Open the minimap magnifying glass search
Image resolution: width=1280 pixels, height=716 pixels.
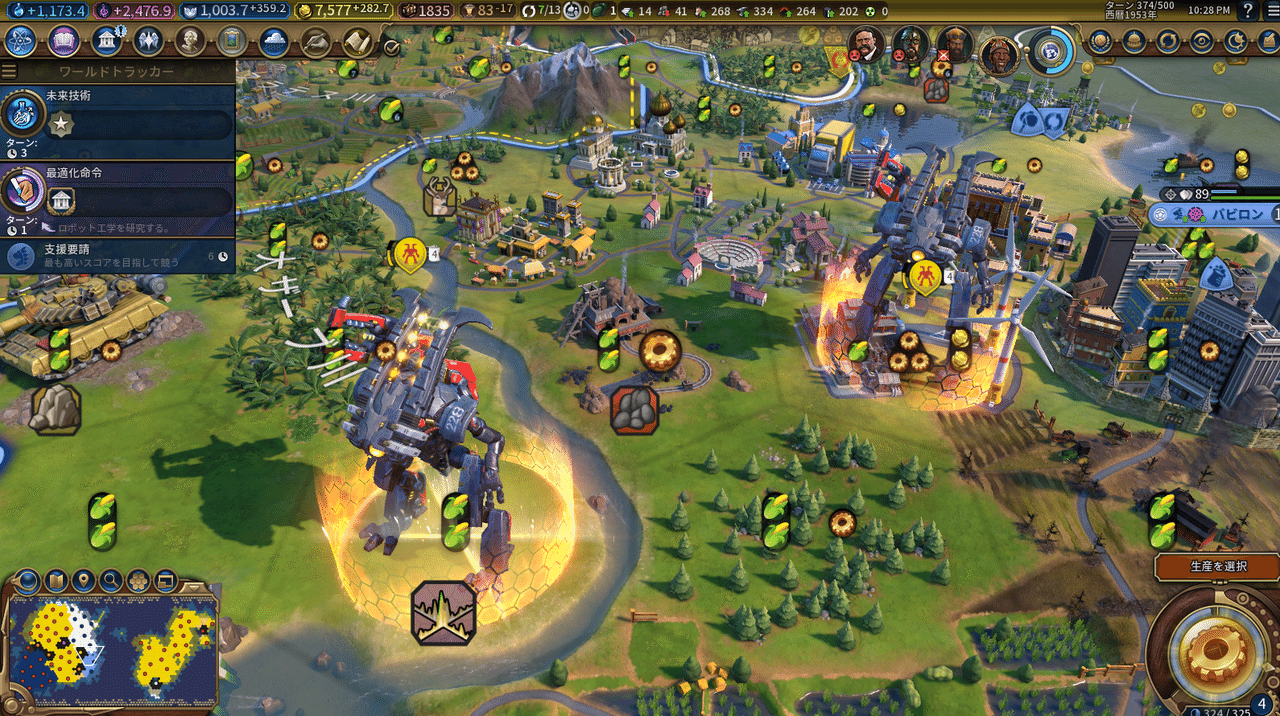(110, 580)
